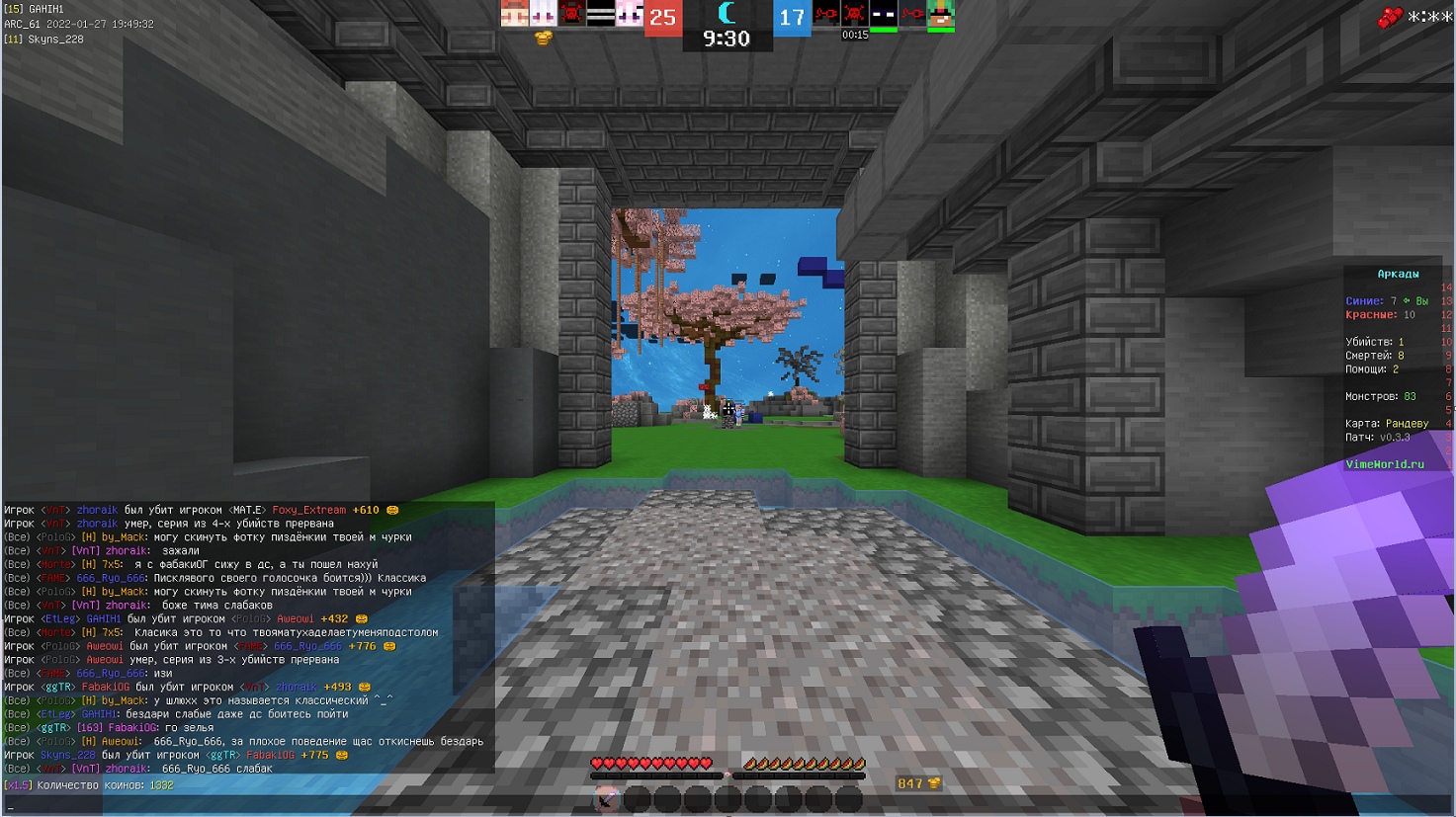Screen dimensions: 1456x817
Task: Click the creeper head avatar at the far right
Action: pos(940,15)
